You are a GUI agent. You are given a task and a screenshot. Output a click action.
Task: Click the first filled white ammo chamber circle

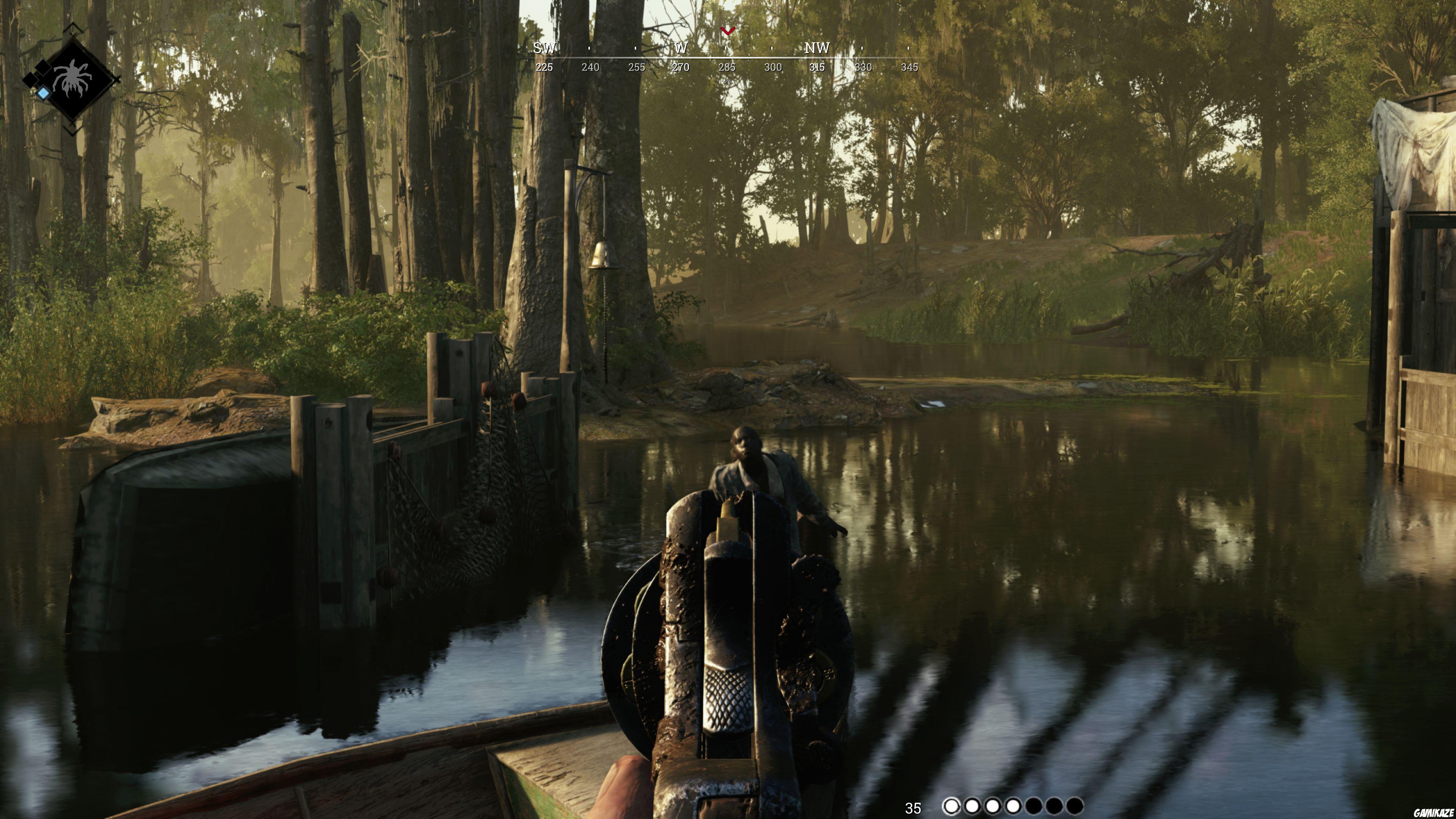(x=951, y=807)
